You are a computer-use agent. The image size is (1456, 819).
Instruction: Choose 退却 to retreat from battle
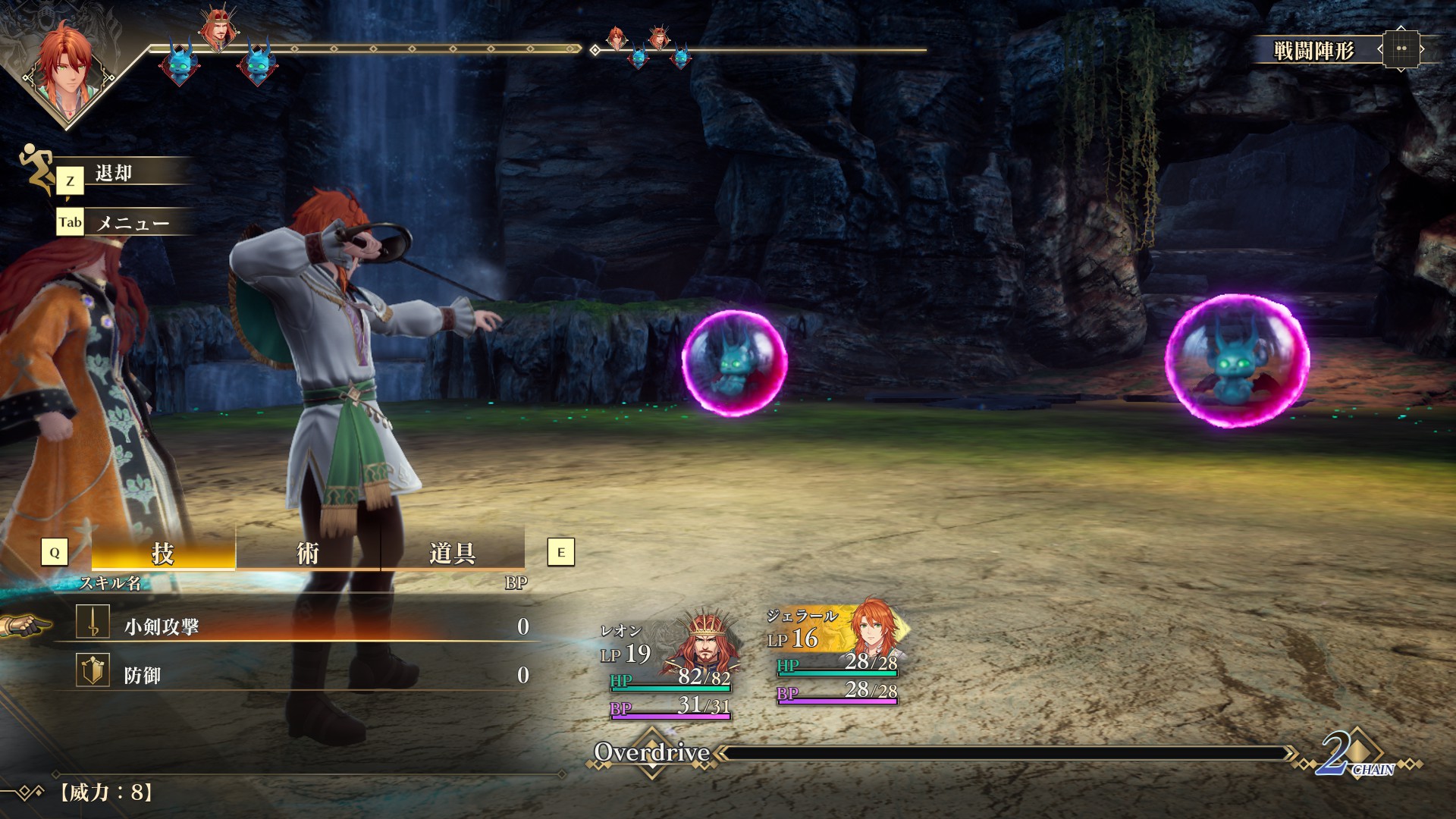[x=114, y=174]
